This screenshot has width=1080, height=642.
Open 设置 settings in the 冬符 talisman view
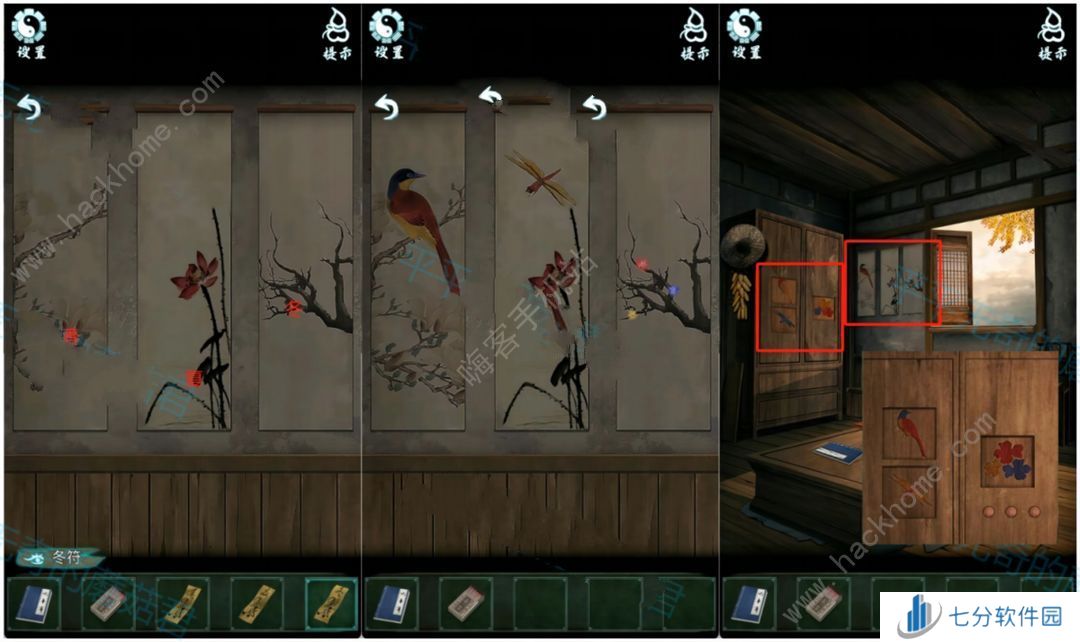click(29, 33)
